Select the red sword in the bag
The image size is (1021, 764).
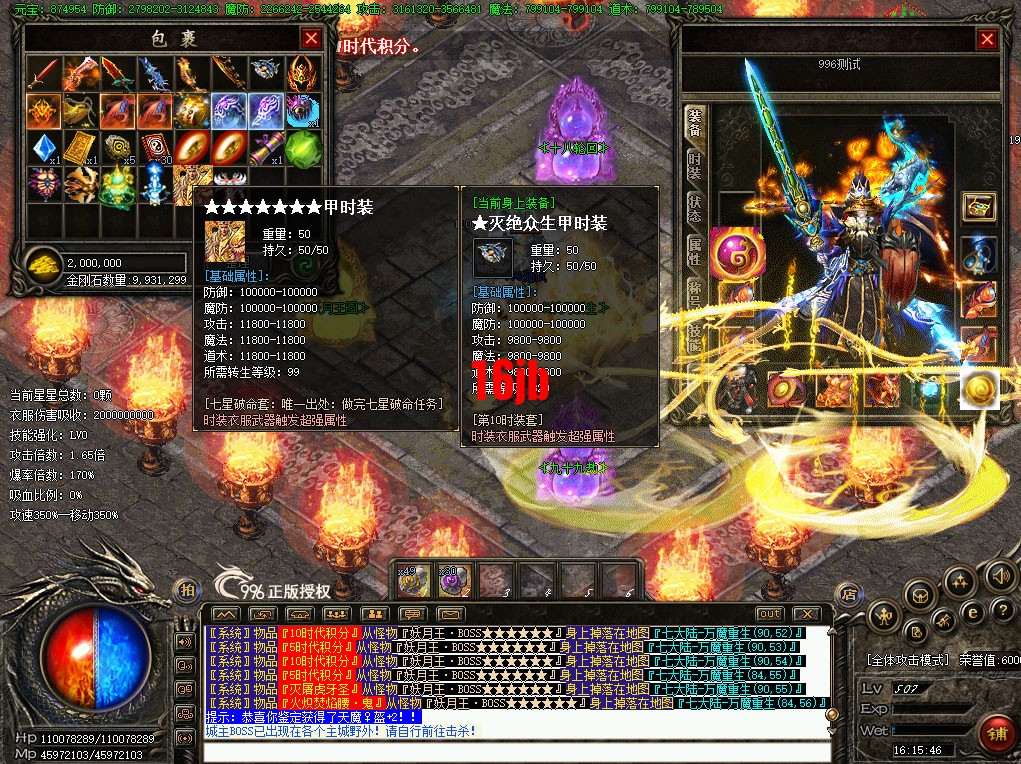click(x=43, y=73)
